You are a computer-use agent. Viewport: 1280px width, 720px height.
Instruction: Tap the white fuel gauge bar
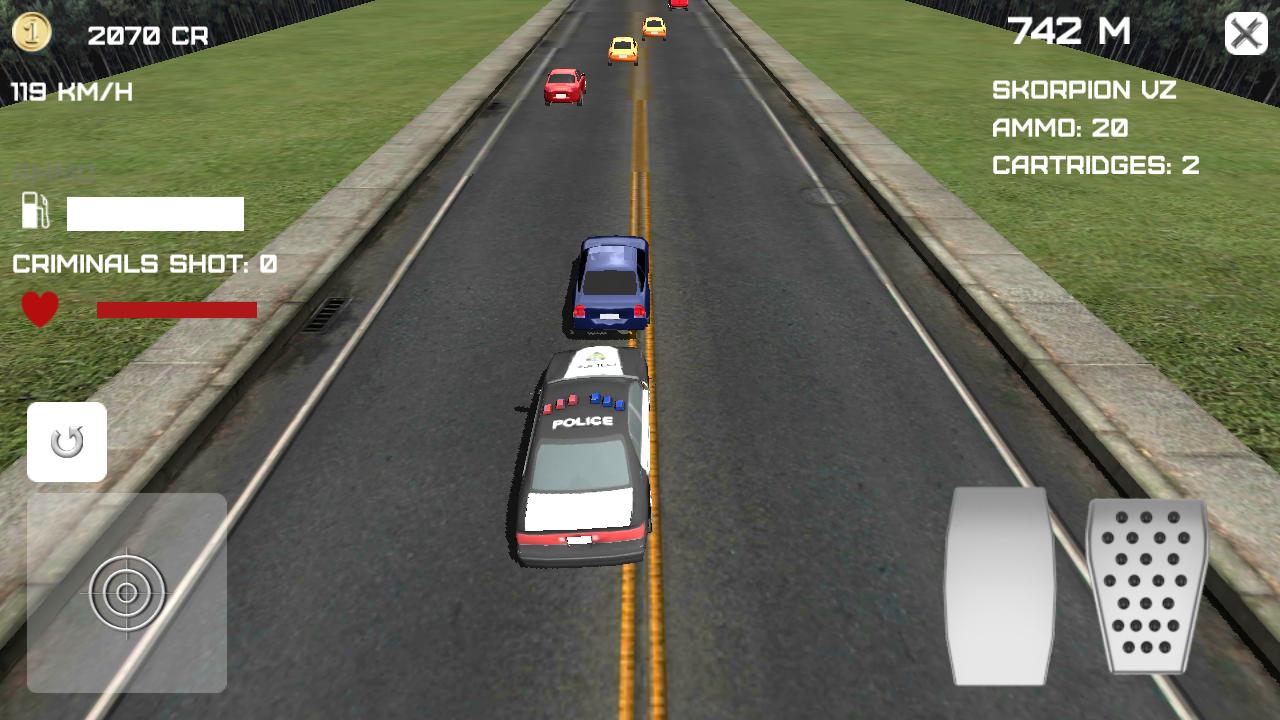[155, 213]
